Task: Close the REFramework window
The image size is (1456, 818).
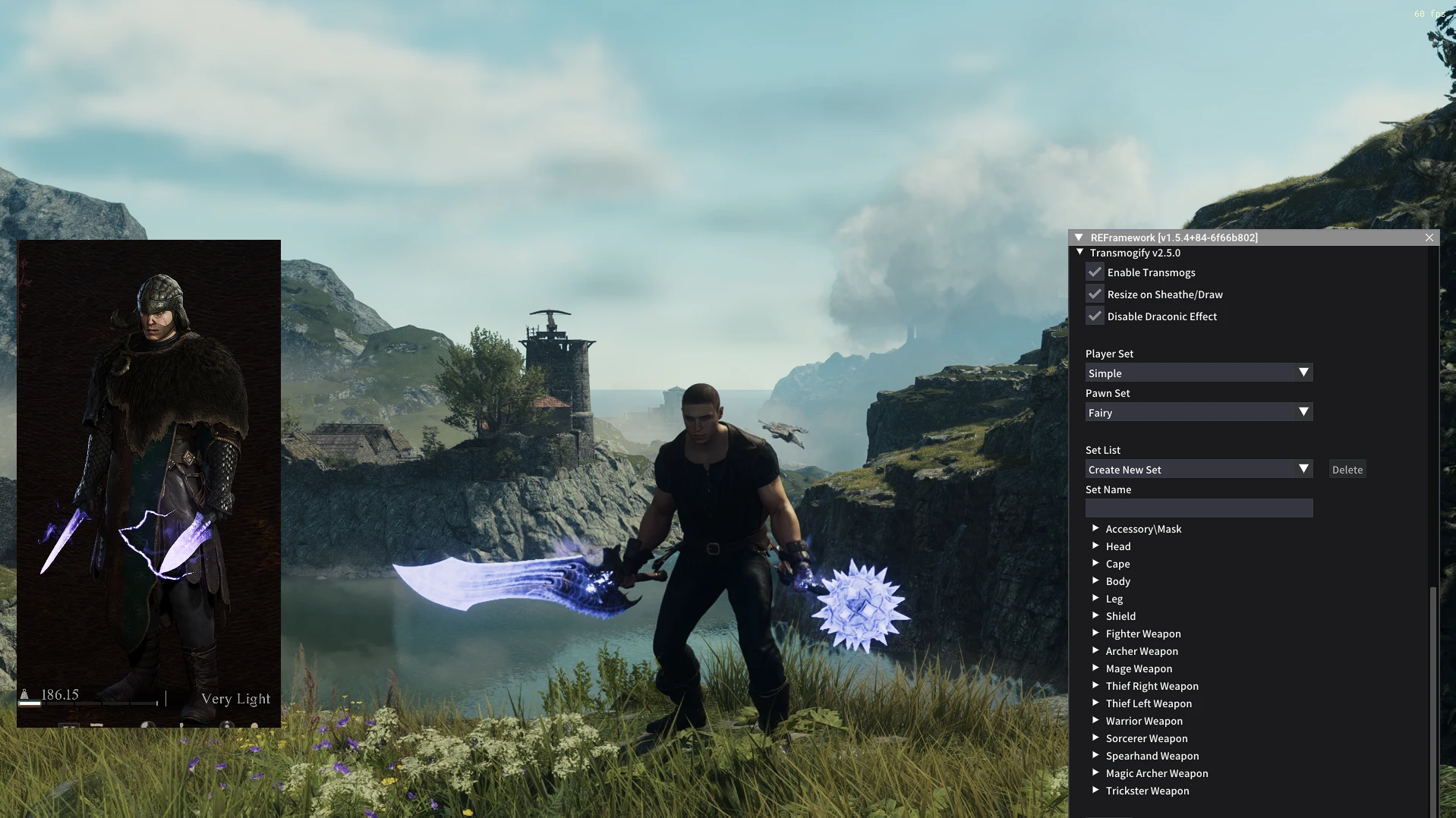Action: 1429,238
